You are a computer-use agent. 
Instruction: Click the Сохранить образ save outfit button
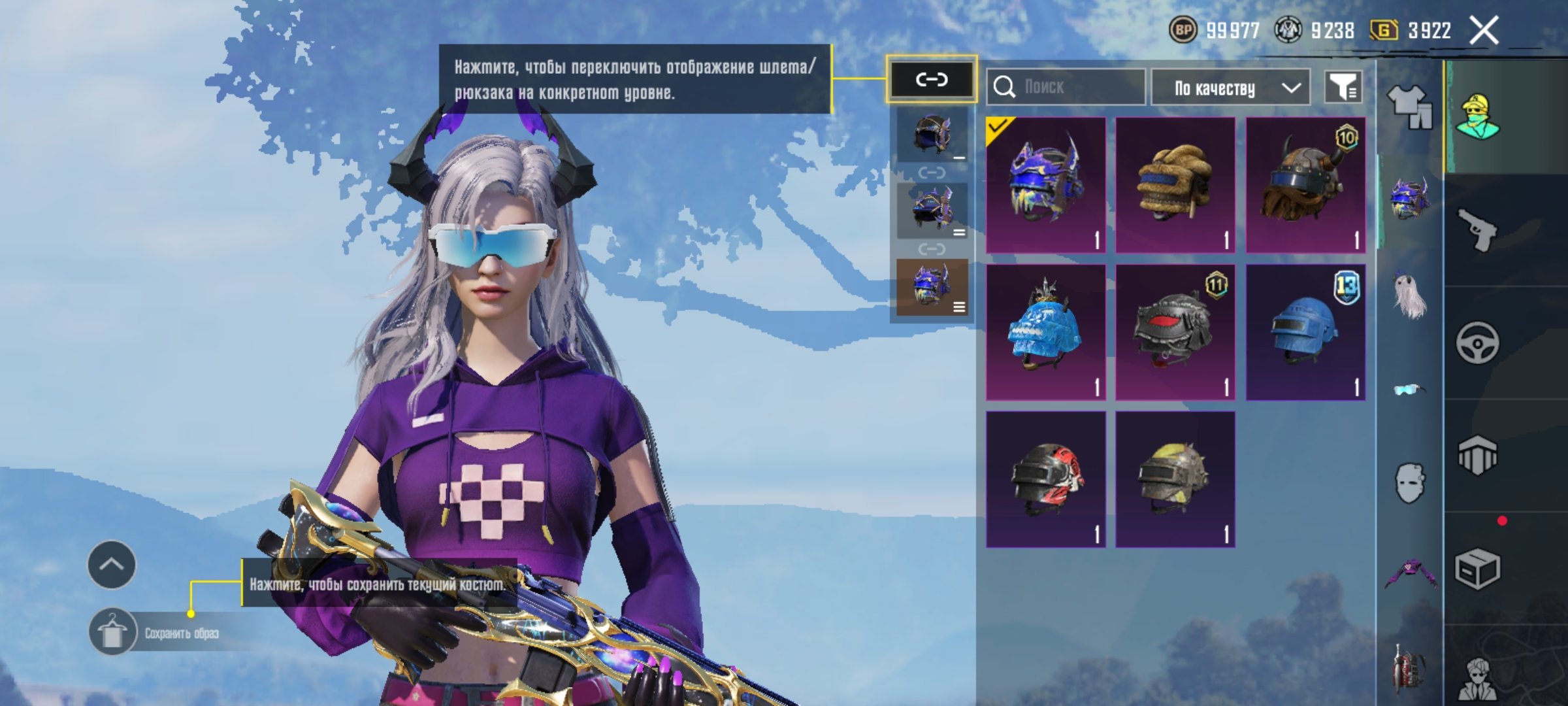tap(157, 632)
